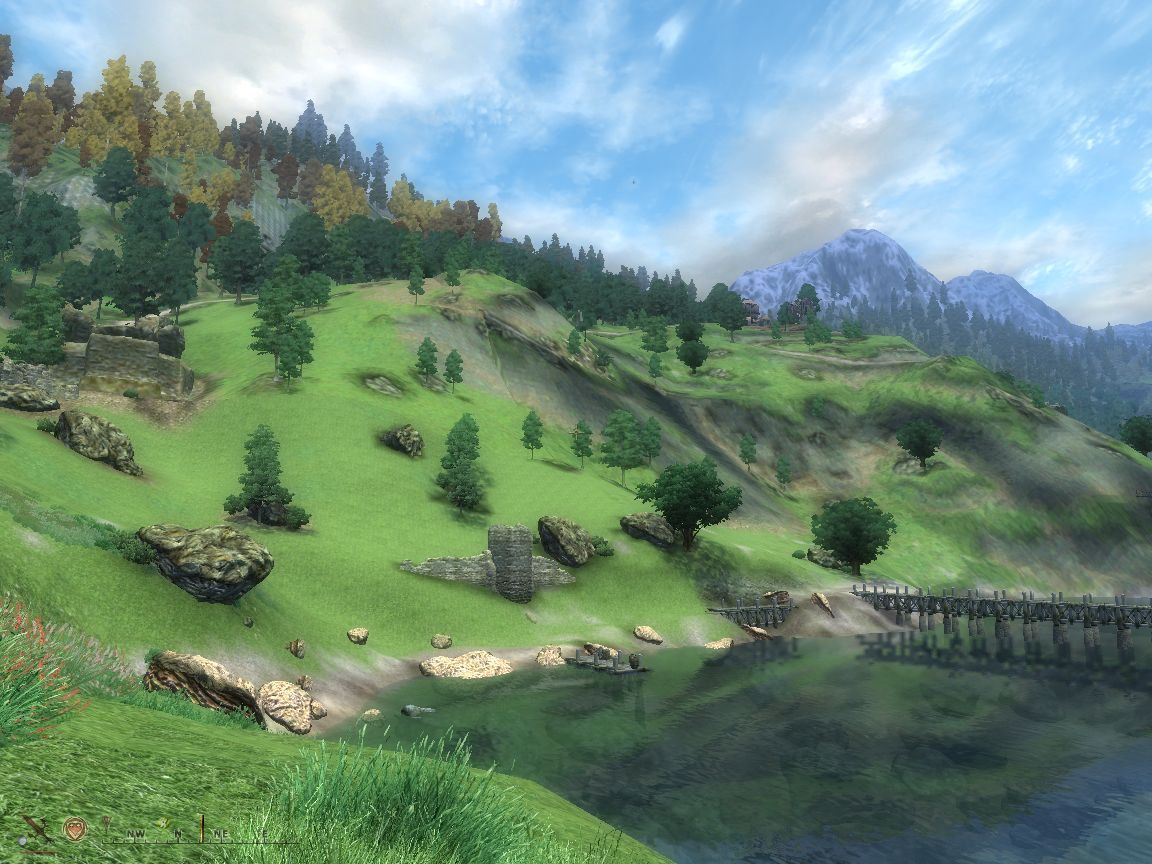Select the round heart spell icon

74,828
